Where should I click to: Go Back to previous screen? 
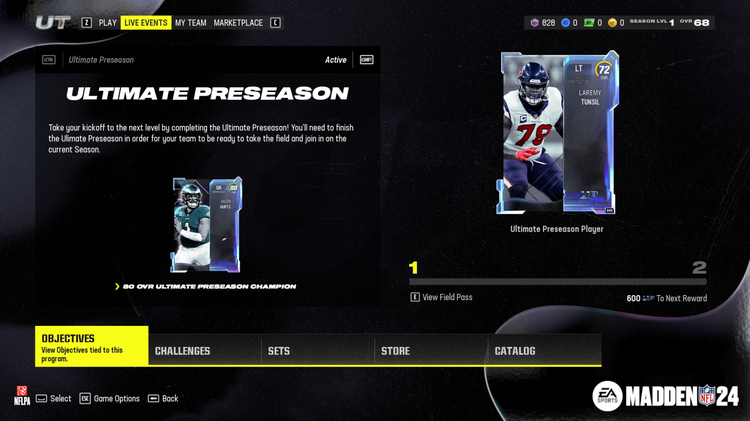click(164, 398)
